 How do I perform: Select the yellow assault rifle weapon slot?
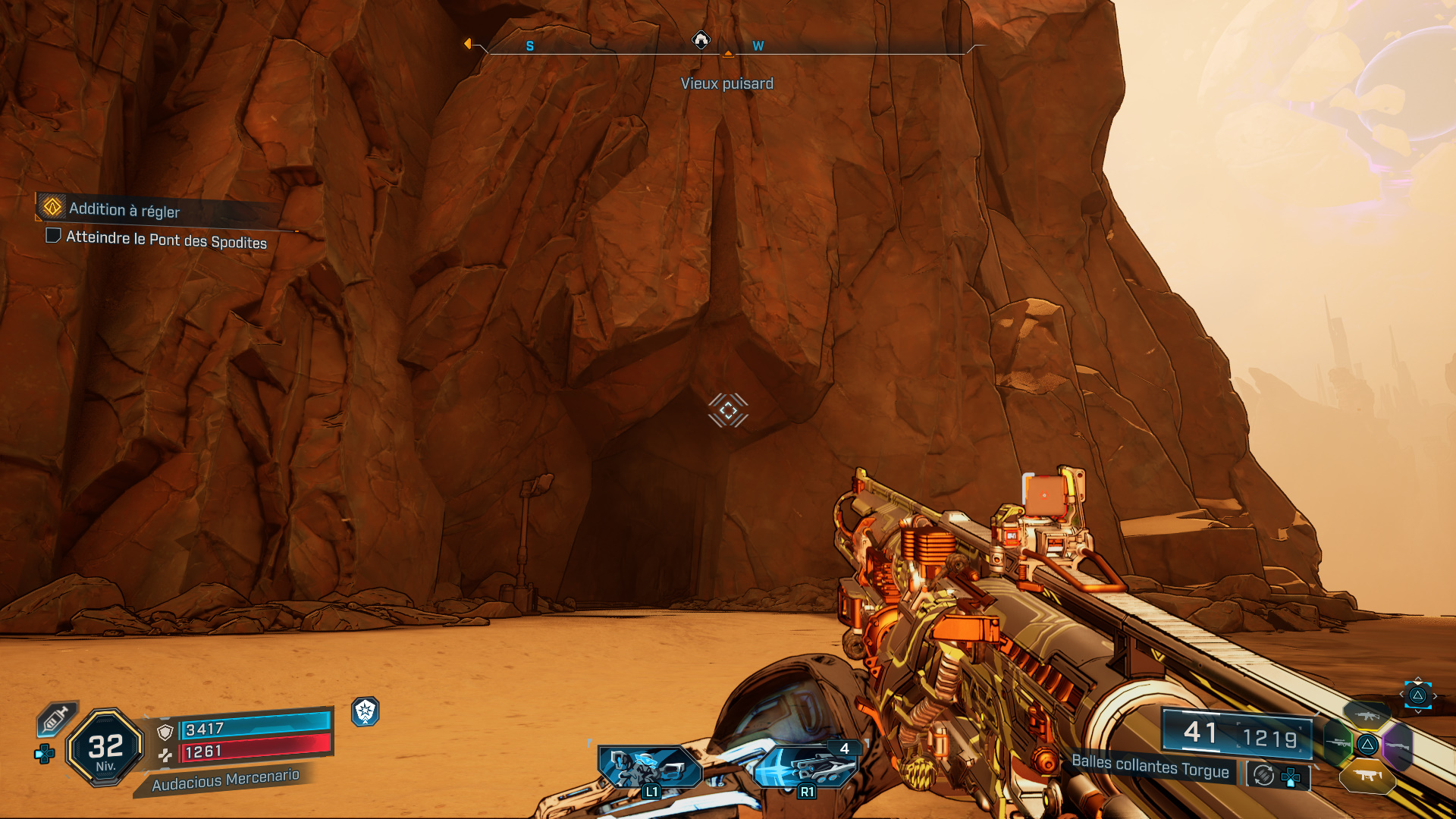point(1367,717)
